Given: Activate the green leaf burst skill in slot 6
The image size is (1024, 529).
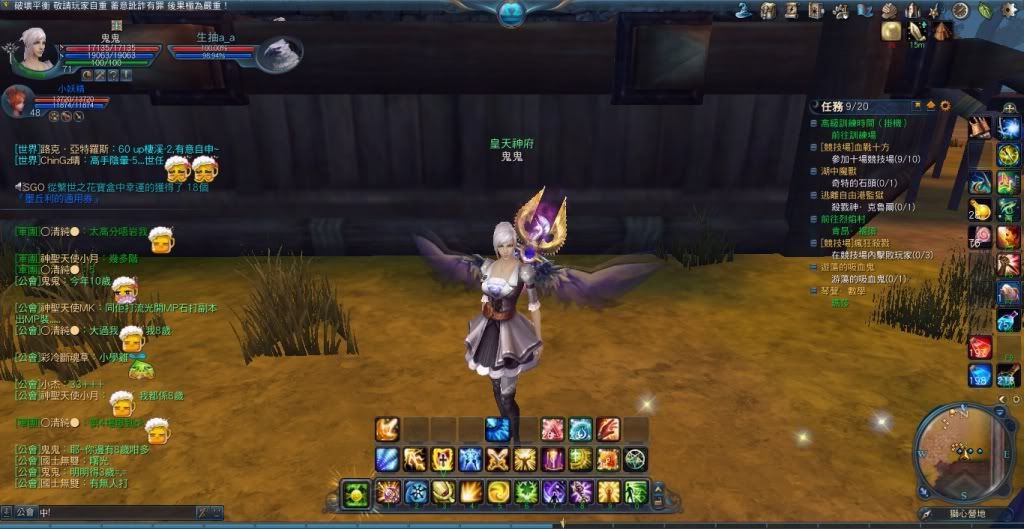Looking at the screenshot, I should pos(525,492).
